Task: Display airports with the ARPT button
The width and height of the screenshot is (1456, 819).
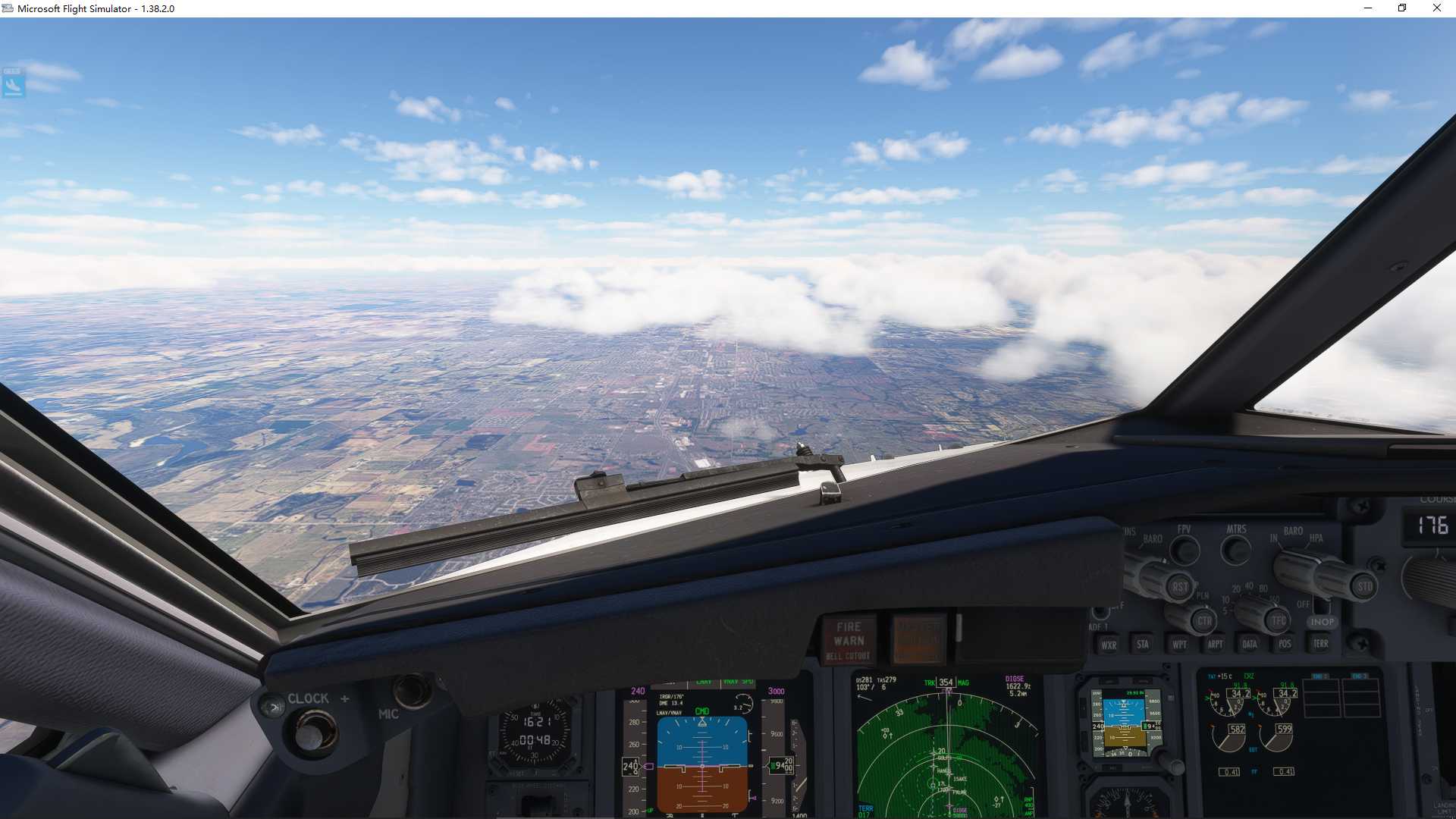Action: tap(1215, 645)
